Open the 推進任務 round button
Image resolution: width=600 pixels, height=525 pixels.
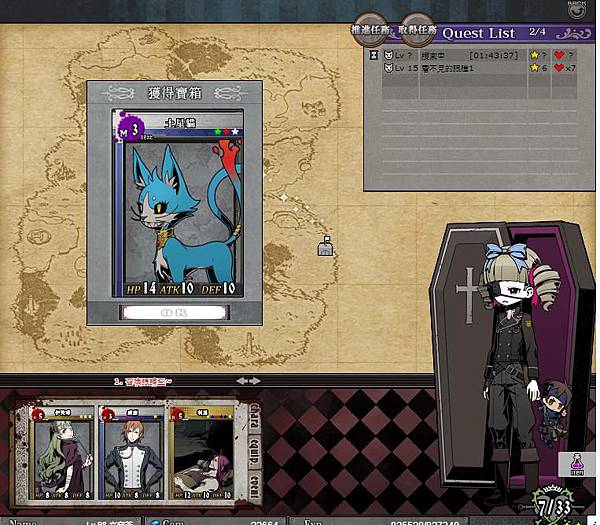pos(370,31)
